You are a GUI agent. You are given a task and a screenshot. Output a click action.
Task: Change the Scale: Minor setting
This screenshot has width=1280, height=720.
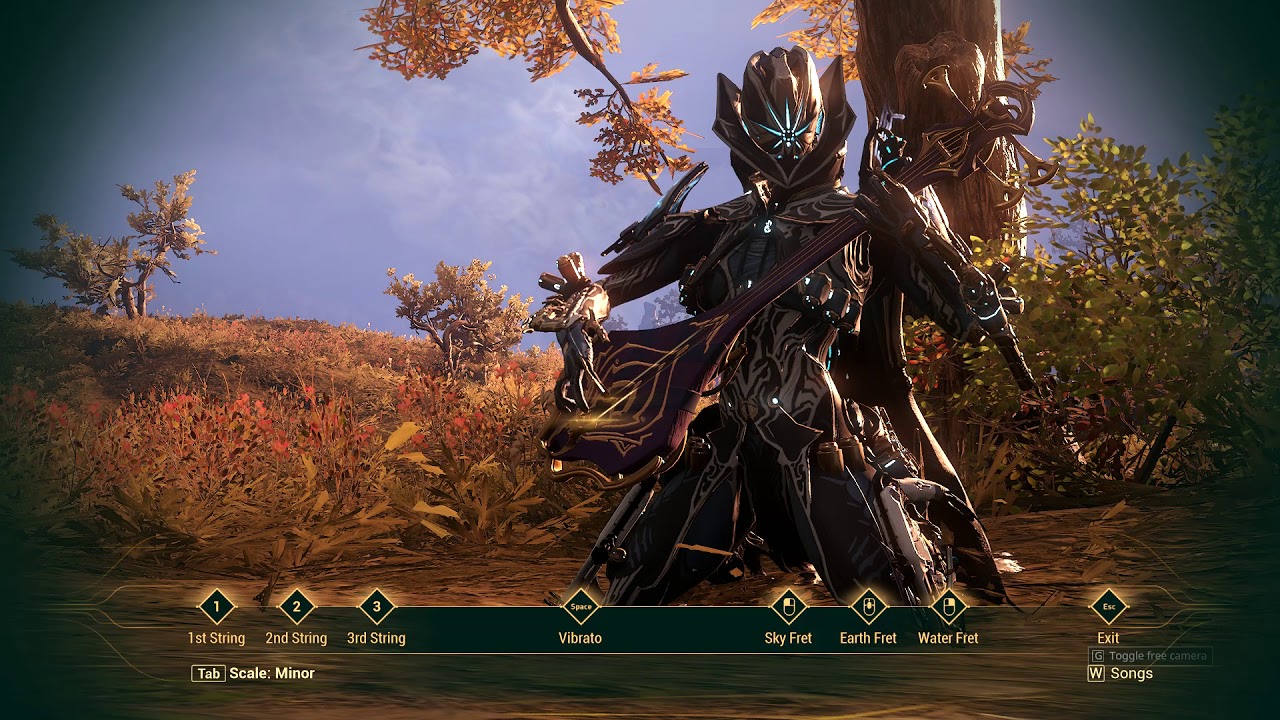(254, 674)
